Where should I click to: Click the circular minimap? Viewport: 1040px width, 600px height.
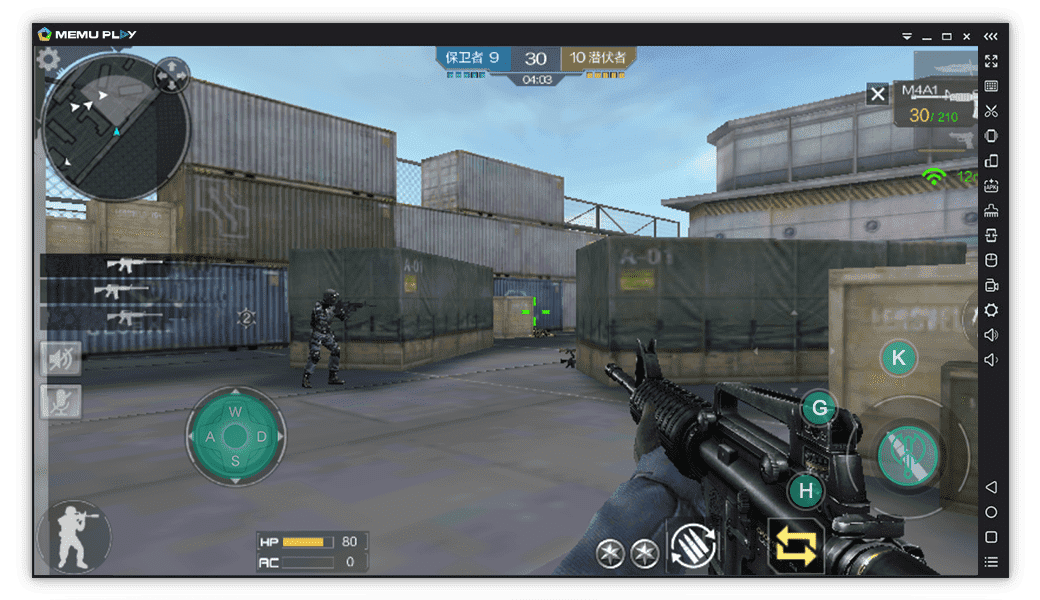click(115, 128)
